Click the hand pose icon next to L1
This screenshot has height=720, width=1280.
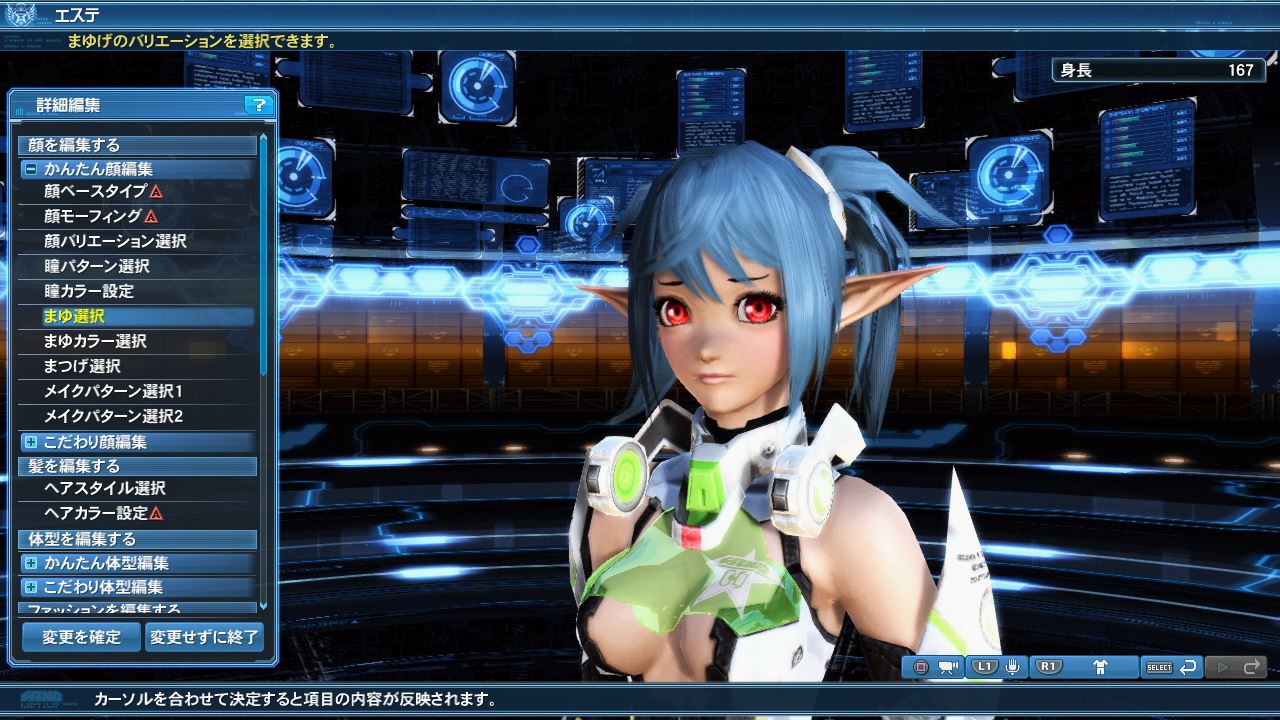click(x=1012, y=665)
